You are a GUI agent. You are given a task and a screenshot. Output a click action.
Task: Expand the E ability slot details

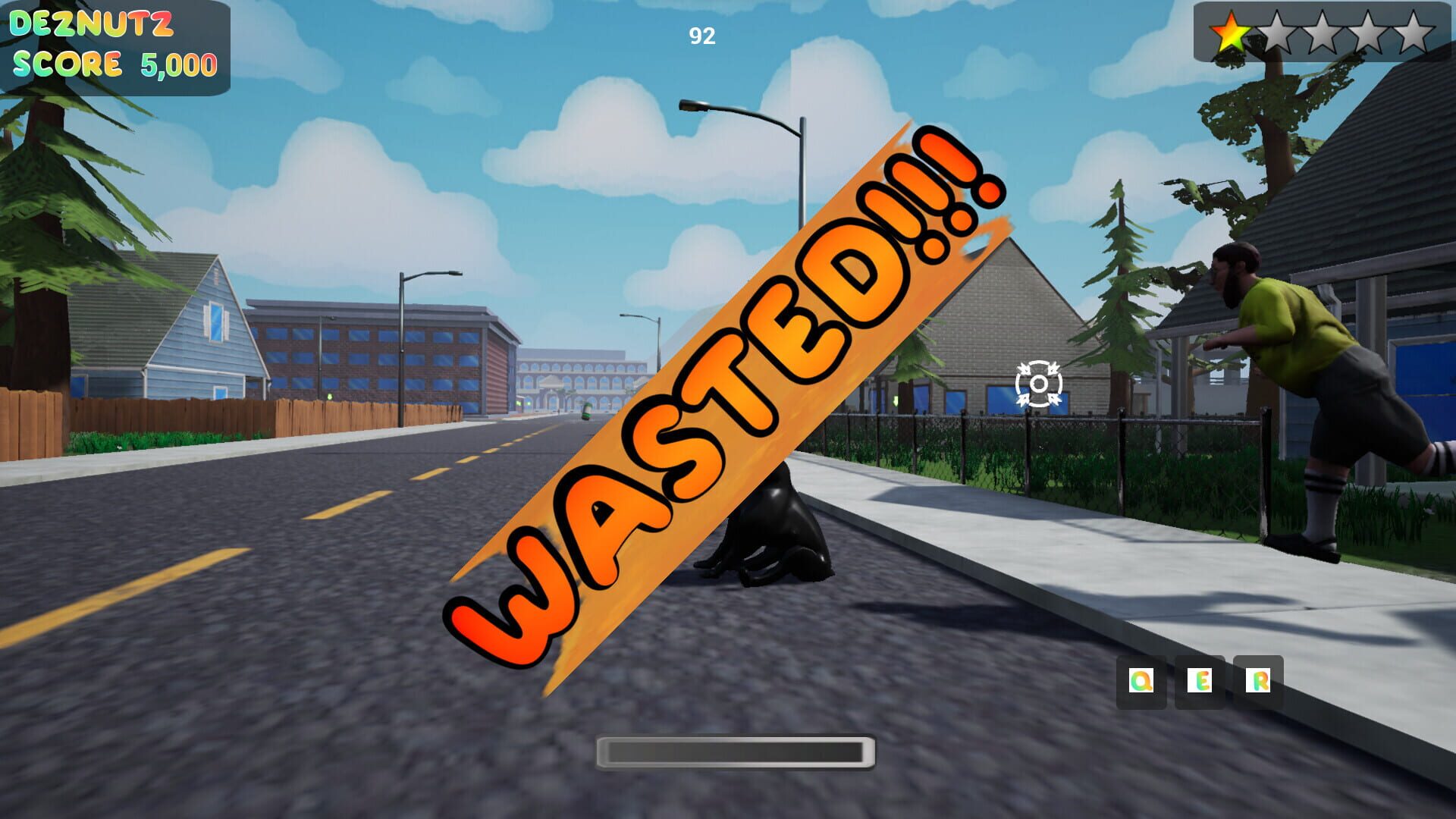1200,682
